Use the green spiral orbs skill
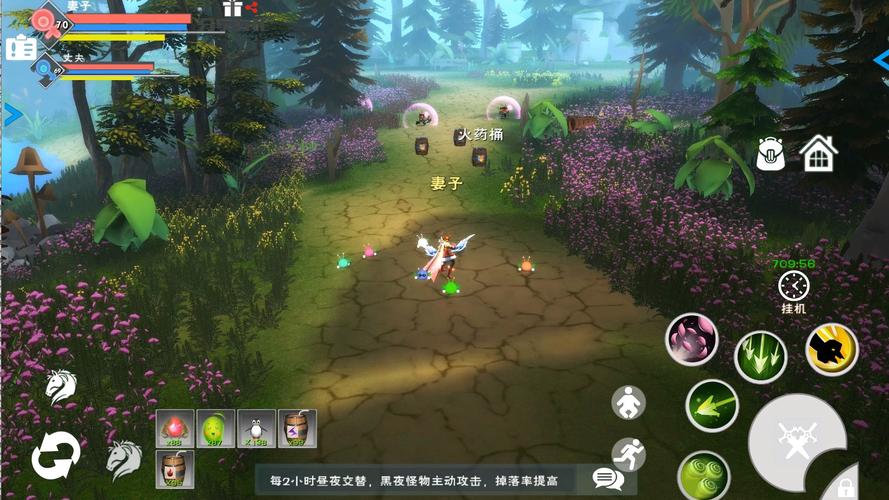 [x=703, y=474]
